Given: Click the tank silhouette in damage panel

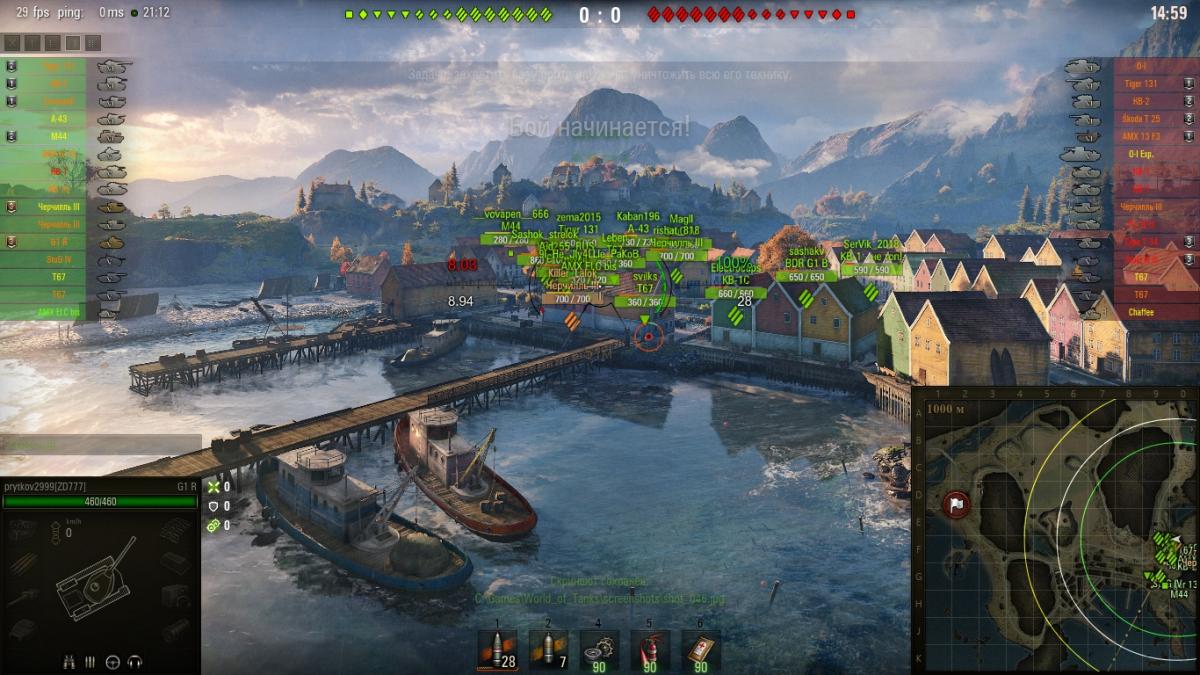Looking at the screenshot, I should pos(95,580).
